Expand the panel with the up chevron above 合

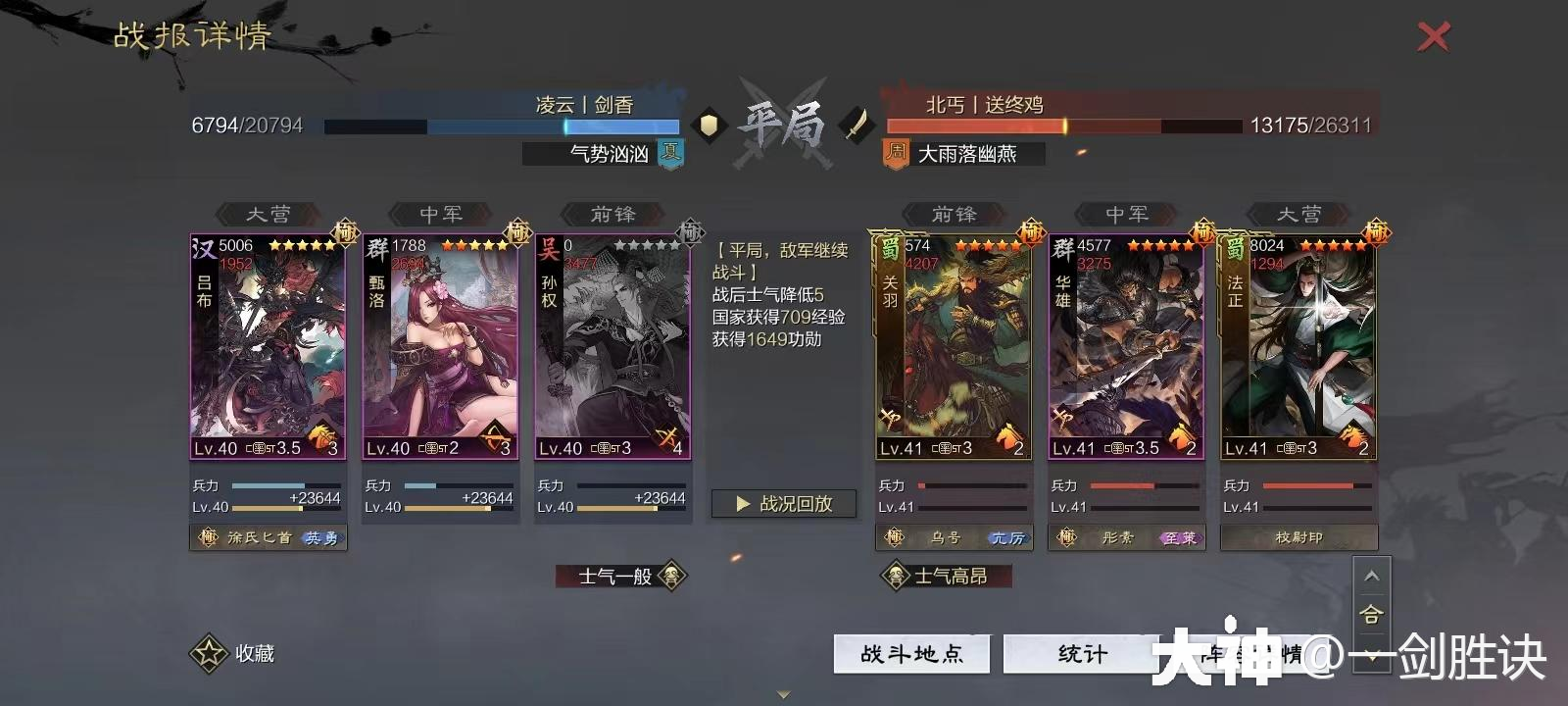click(x=1372, y=577)
